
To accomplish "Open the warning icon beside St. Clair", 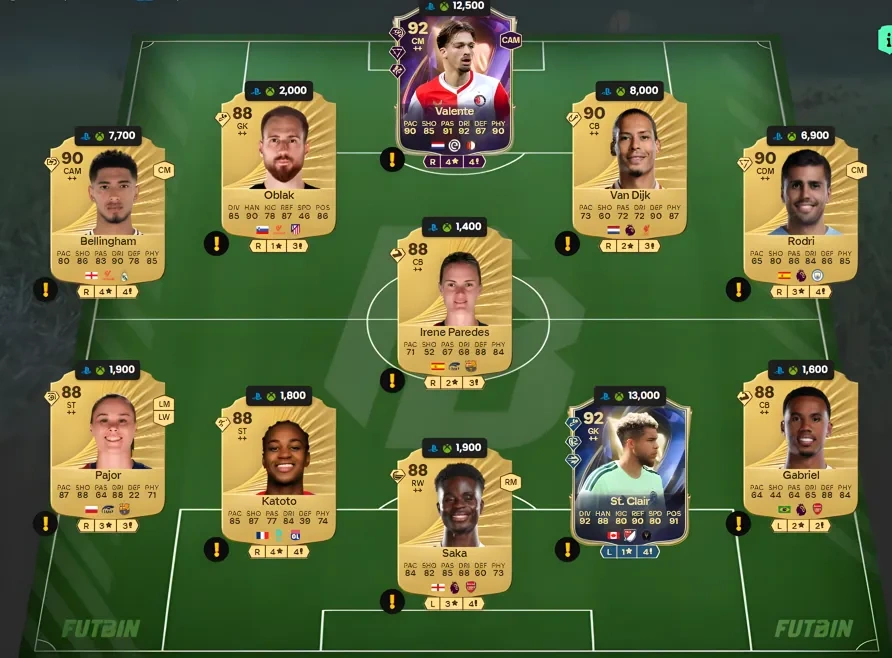I will click(567, 548).
